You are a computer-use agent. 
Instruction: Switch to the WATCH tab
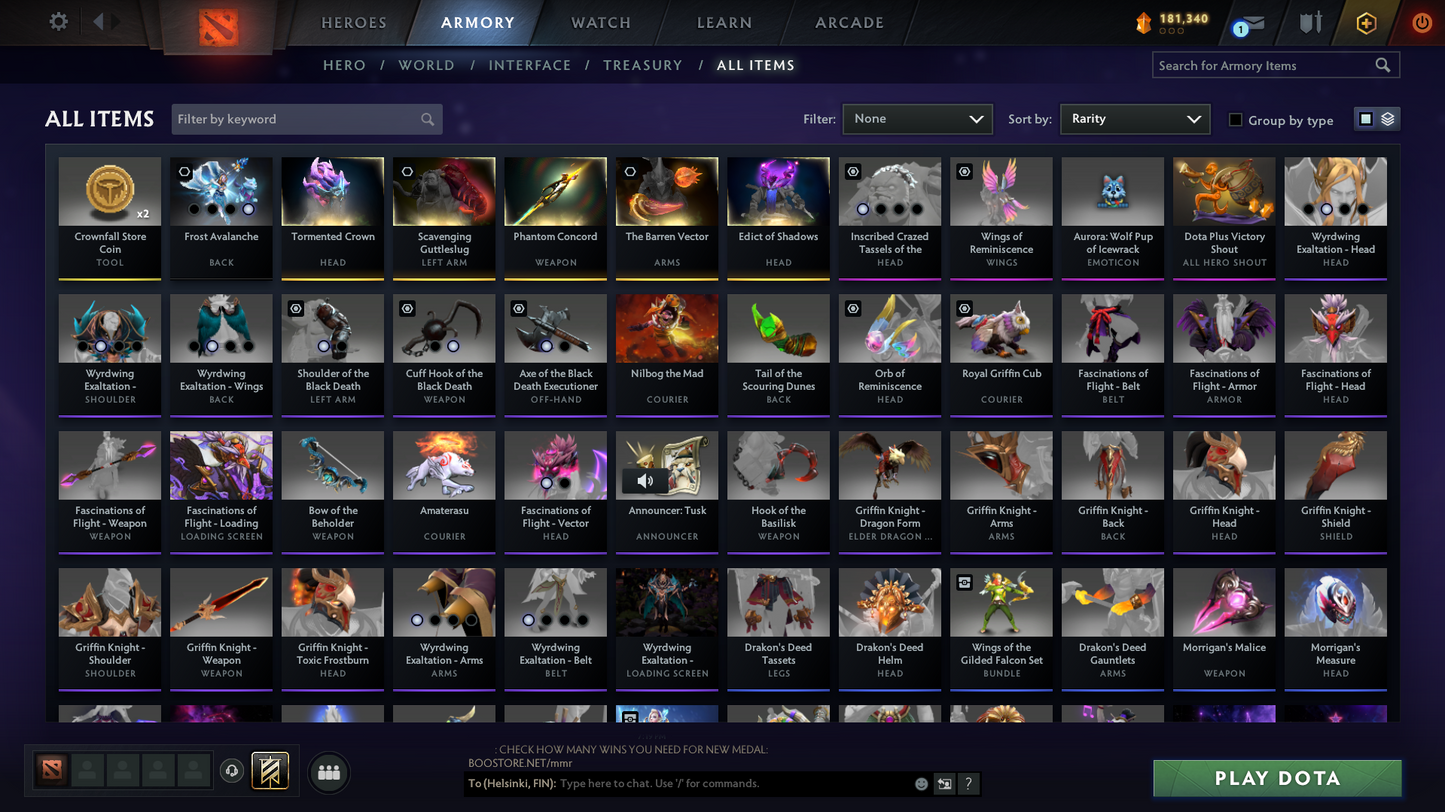[x=598, y=22]
